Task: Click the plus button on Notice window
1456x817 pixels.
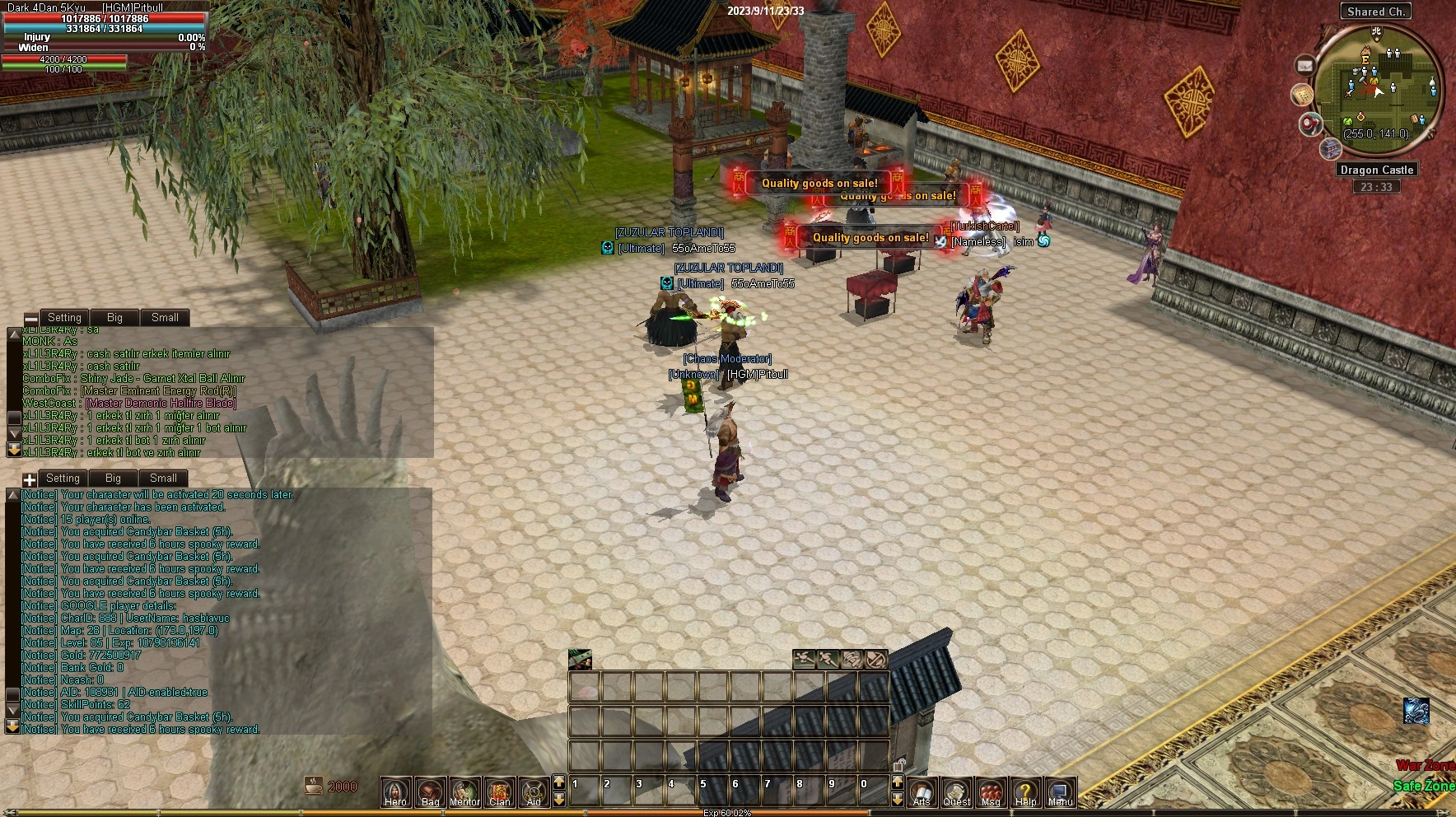Action: click(x=30, y=479)
